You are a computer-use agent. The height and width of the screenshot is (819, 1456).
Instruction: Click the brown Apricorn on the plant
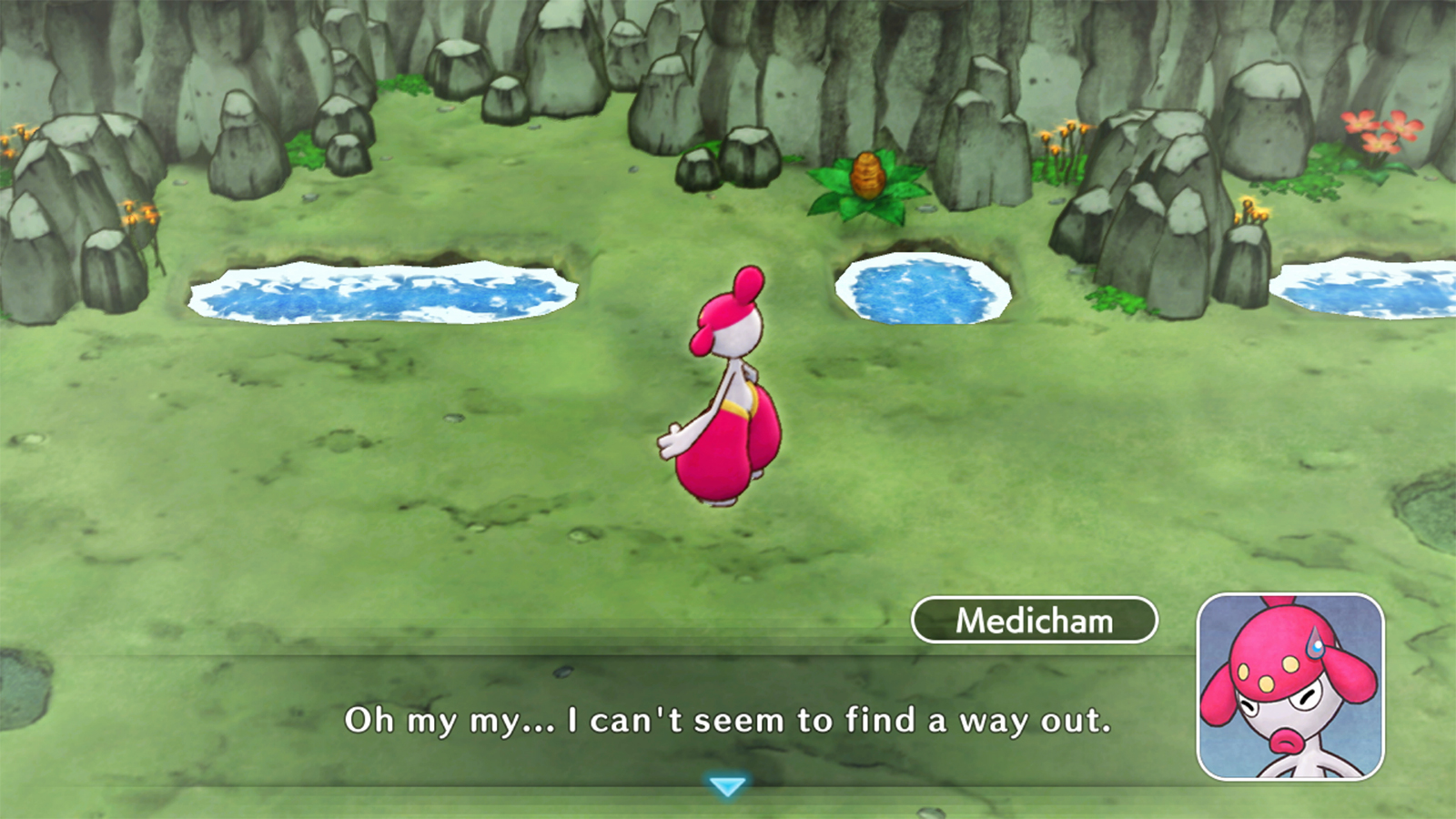[x=865, y=177]
